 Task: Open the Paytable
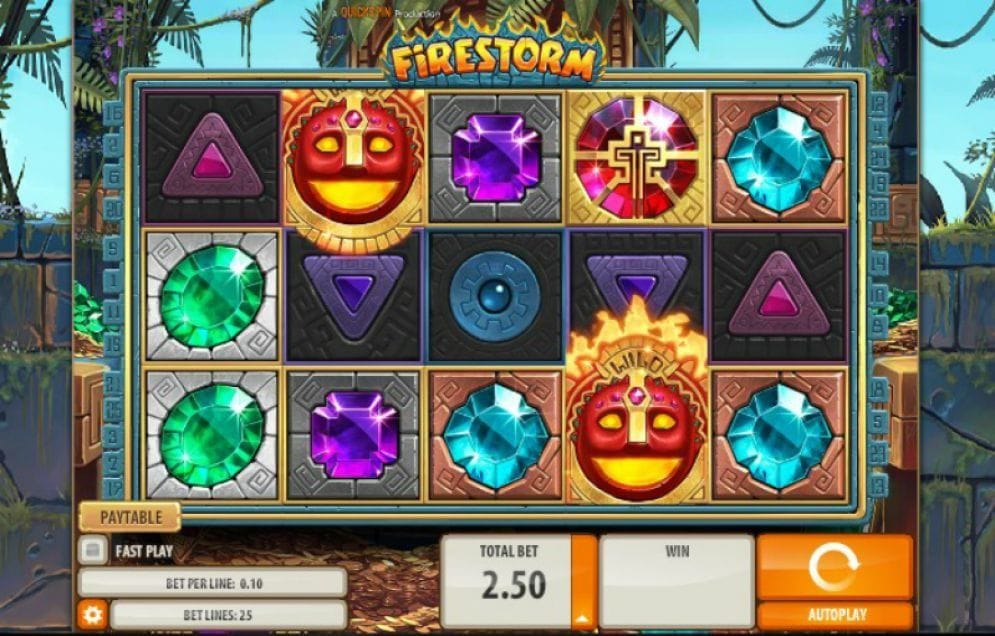[x=130, y=517]
